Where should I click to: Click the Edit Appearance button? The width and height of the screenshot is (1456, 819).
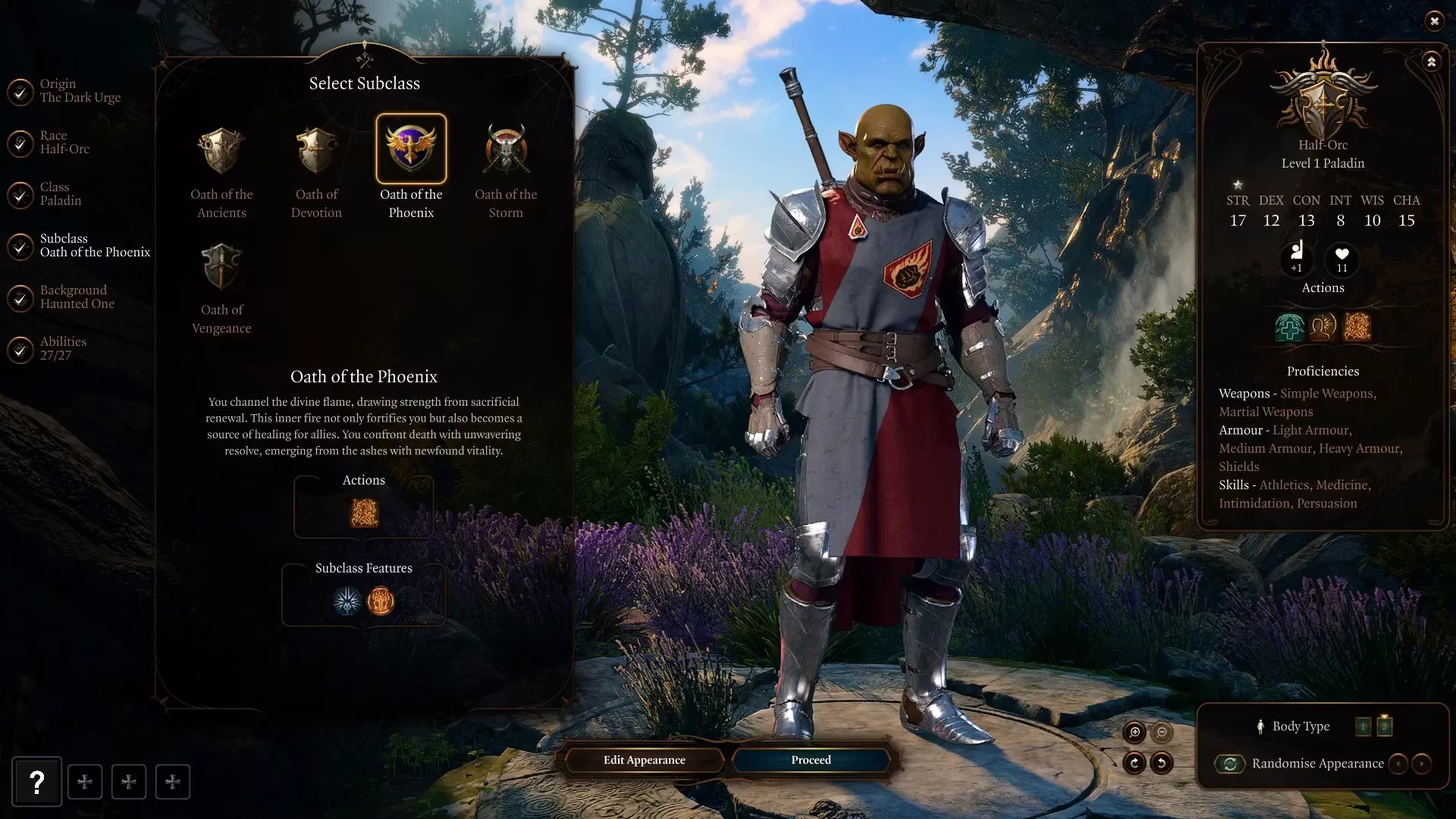(644, 760)
